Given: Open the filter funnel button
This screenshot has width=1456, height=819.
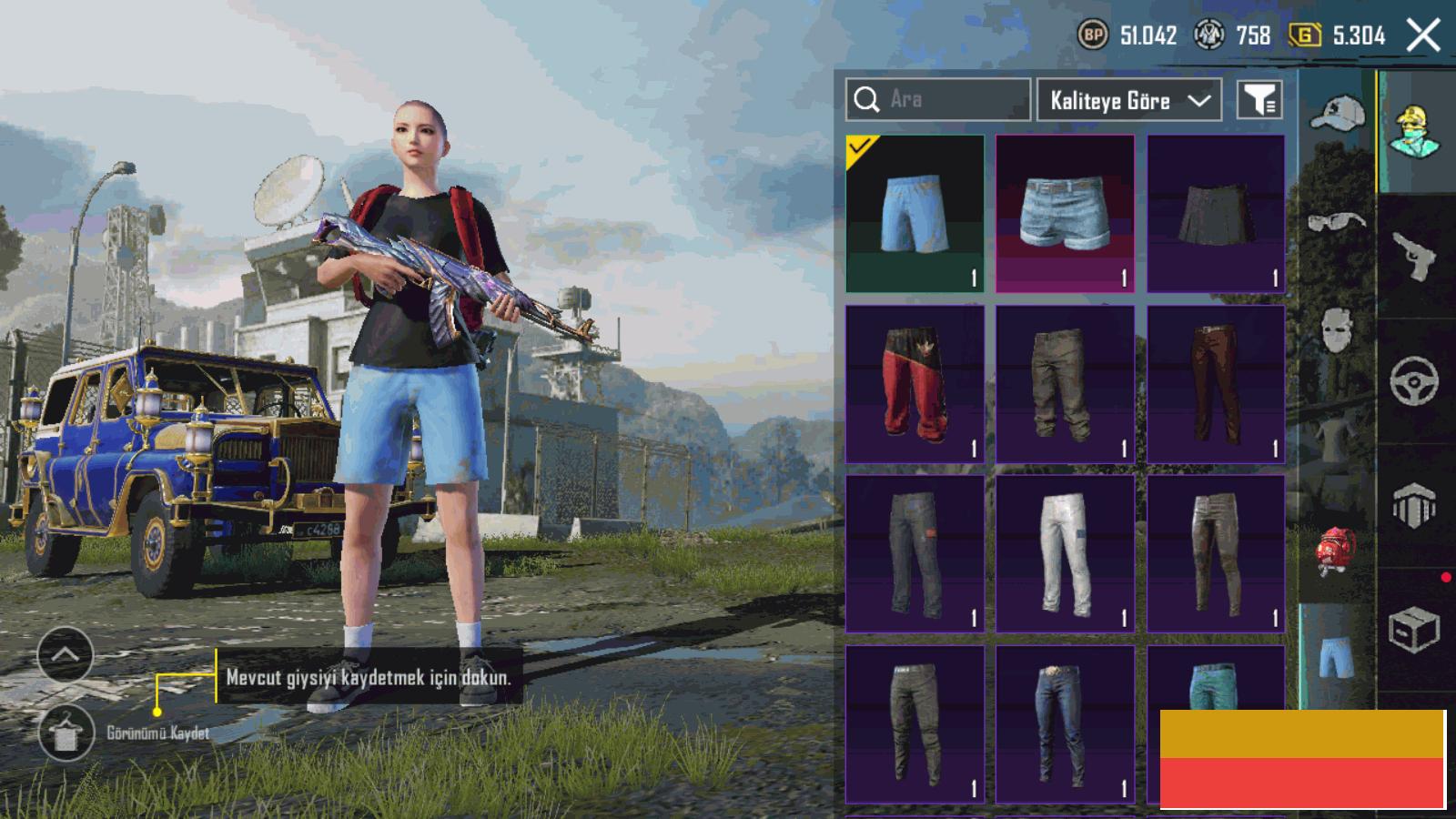Looking at the screenshot, I should (1259, 100).
